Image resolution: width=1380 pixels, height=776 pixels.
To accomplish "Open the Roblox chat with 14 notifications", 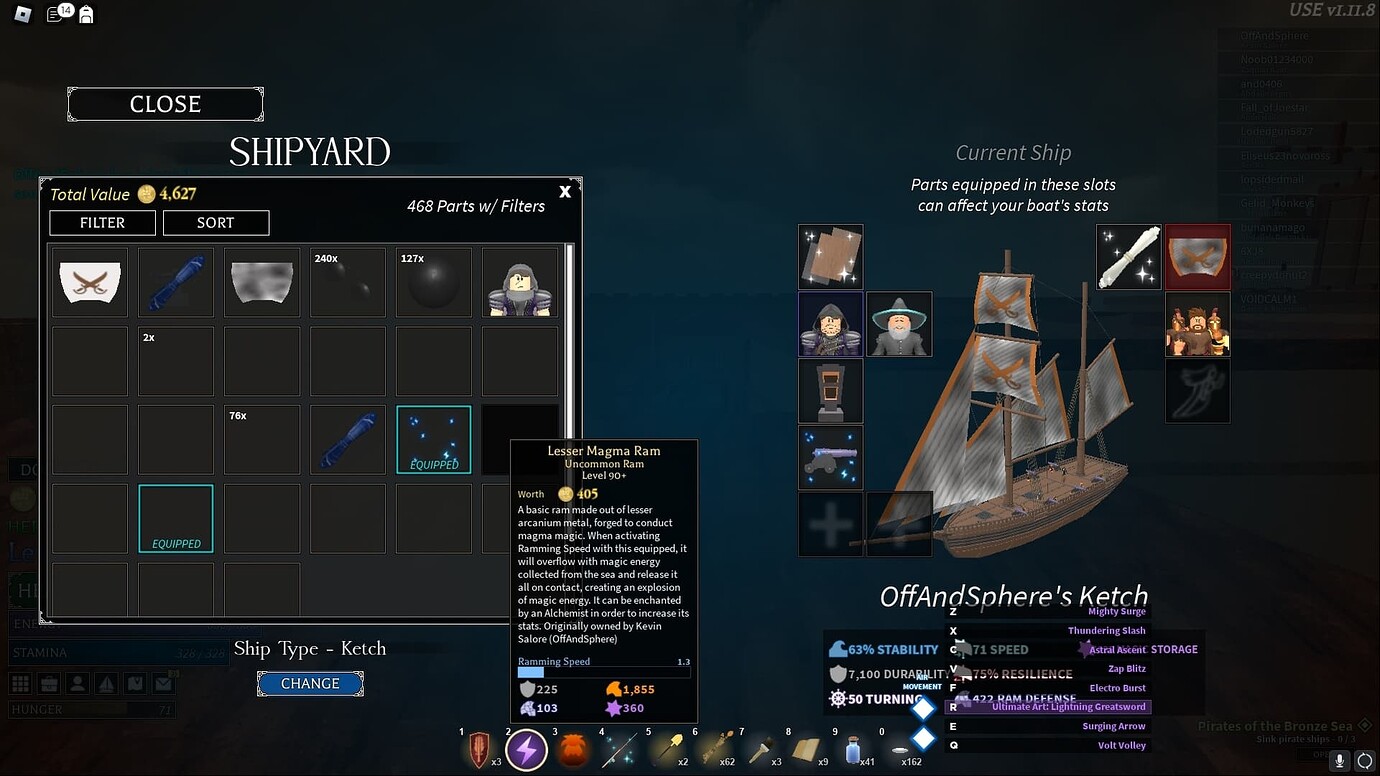I will (x=58, y=14).
